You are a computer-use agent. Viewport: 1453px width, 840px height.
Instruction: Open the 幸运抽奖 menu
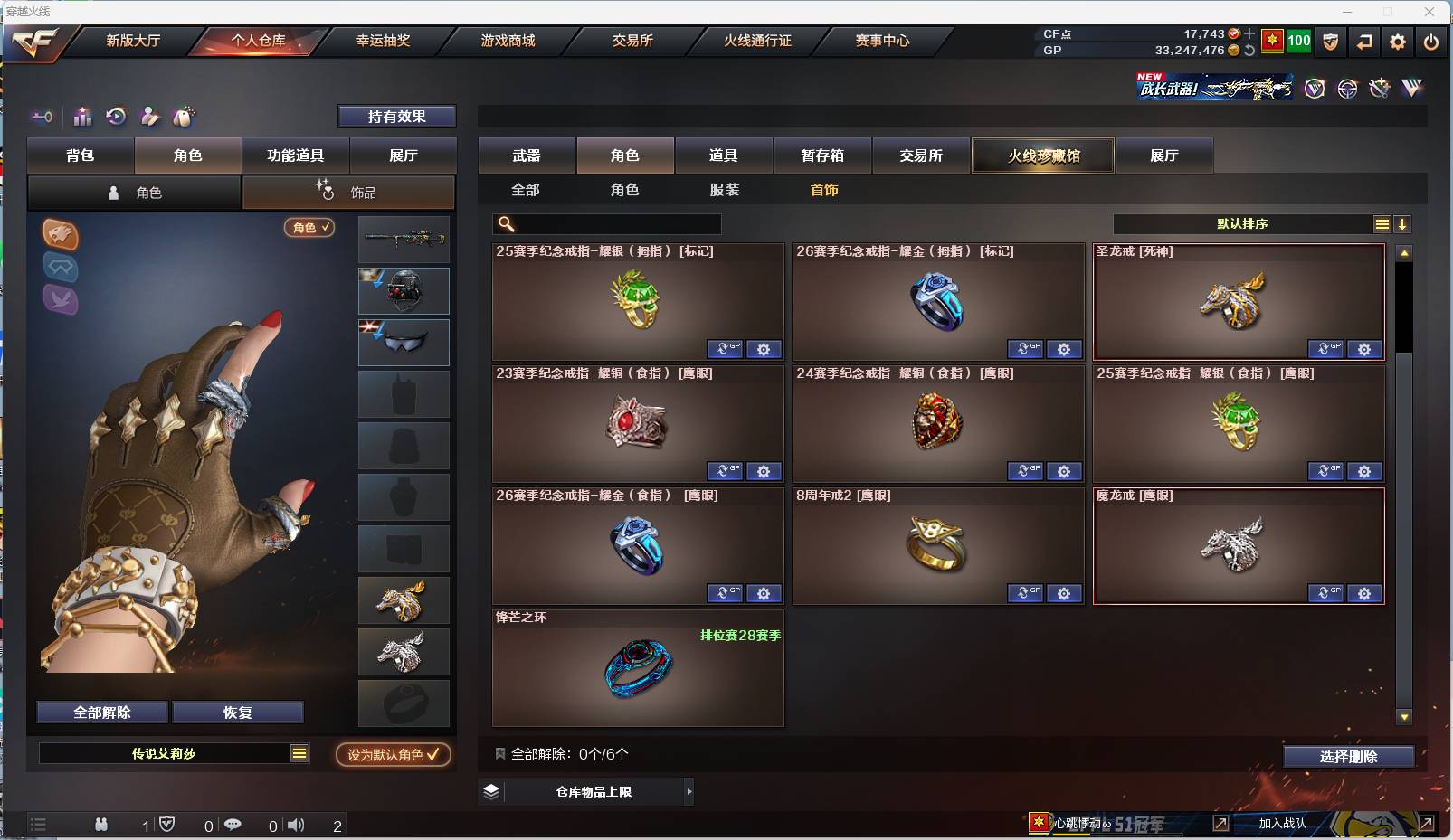point(385,41)
